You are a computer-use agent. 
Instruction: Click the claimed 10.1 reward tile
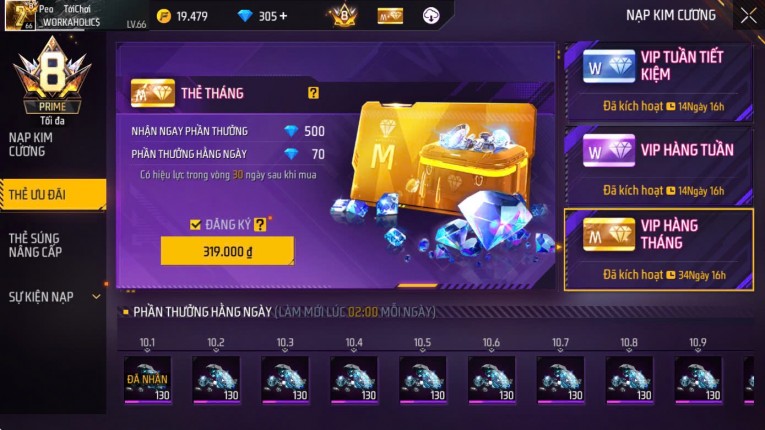point(147,380)
